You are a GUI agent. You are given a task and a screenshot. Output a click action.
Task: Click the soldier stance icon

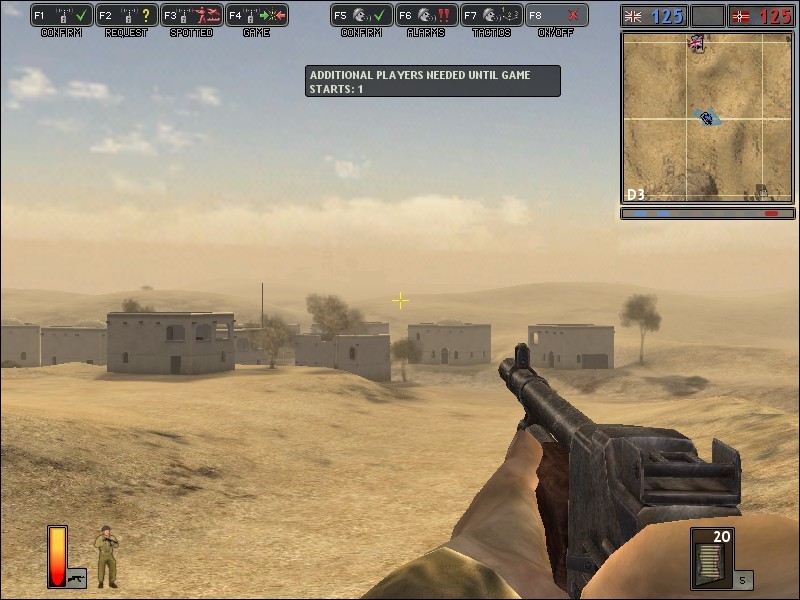(106, 557)
